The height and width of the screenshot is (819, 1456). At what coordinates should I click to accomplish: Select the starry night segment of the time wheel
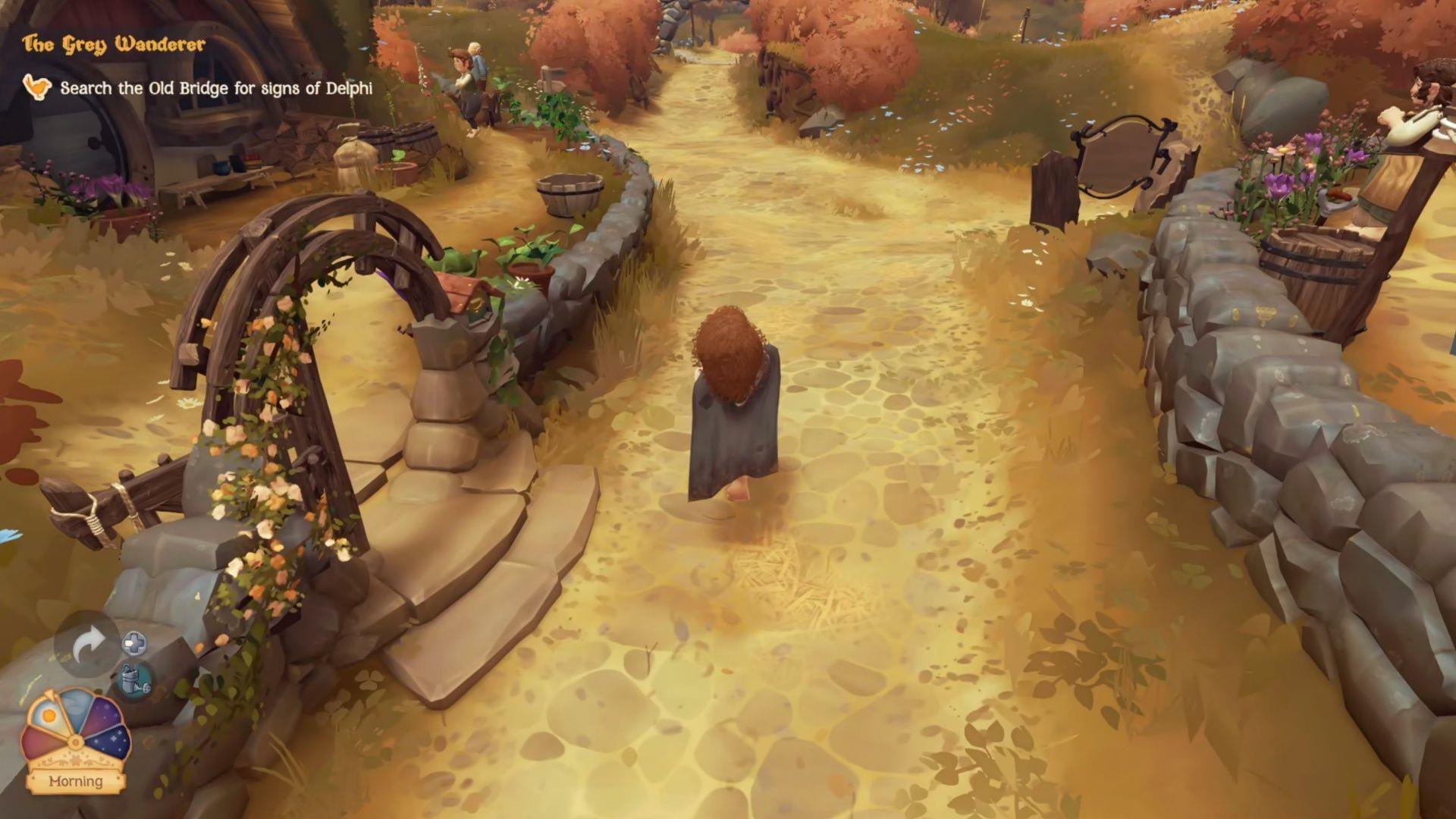coord(108,741)
